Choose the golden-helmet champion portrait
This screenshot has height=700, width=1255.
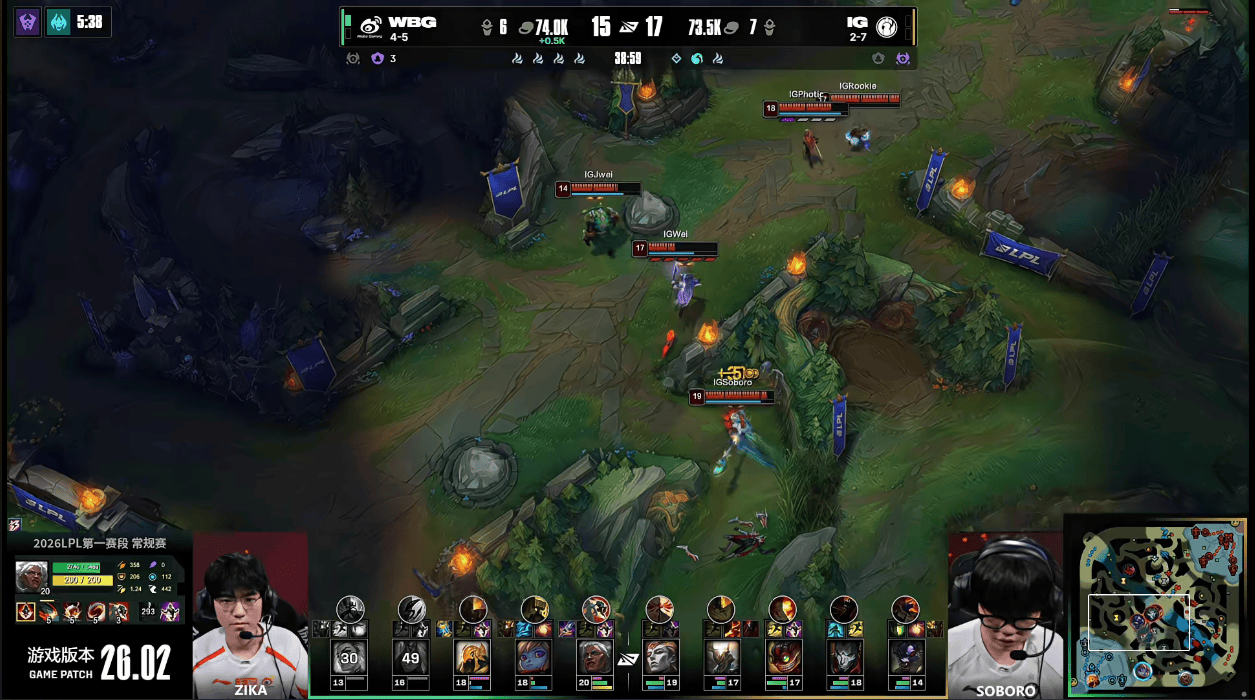click(x=472, y=657)
